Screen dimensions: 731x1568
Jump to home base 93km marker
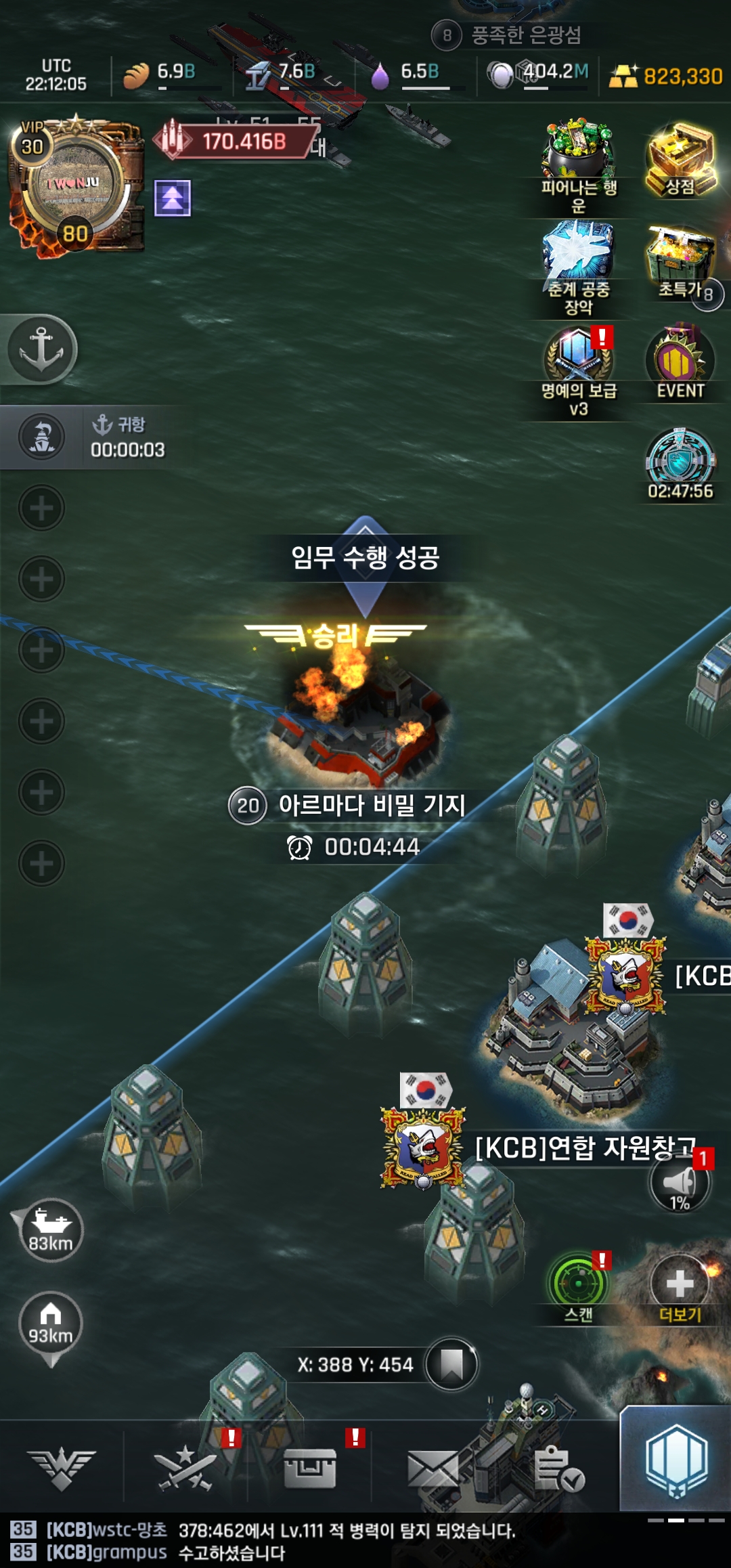[51, 1324]
